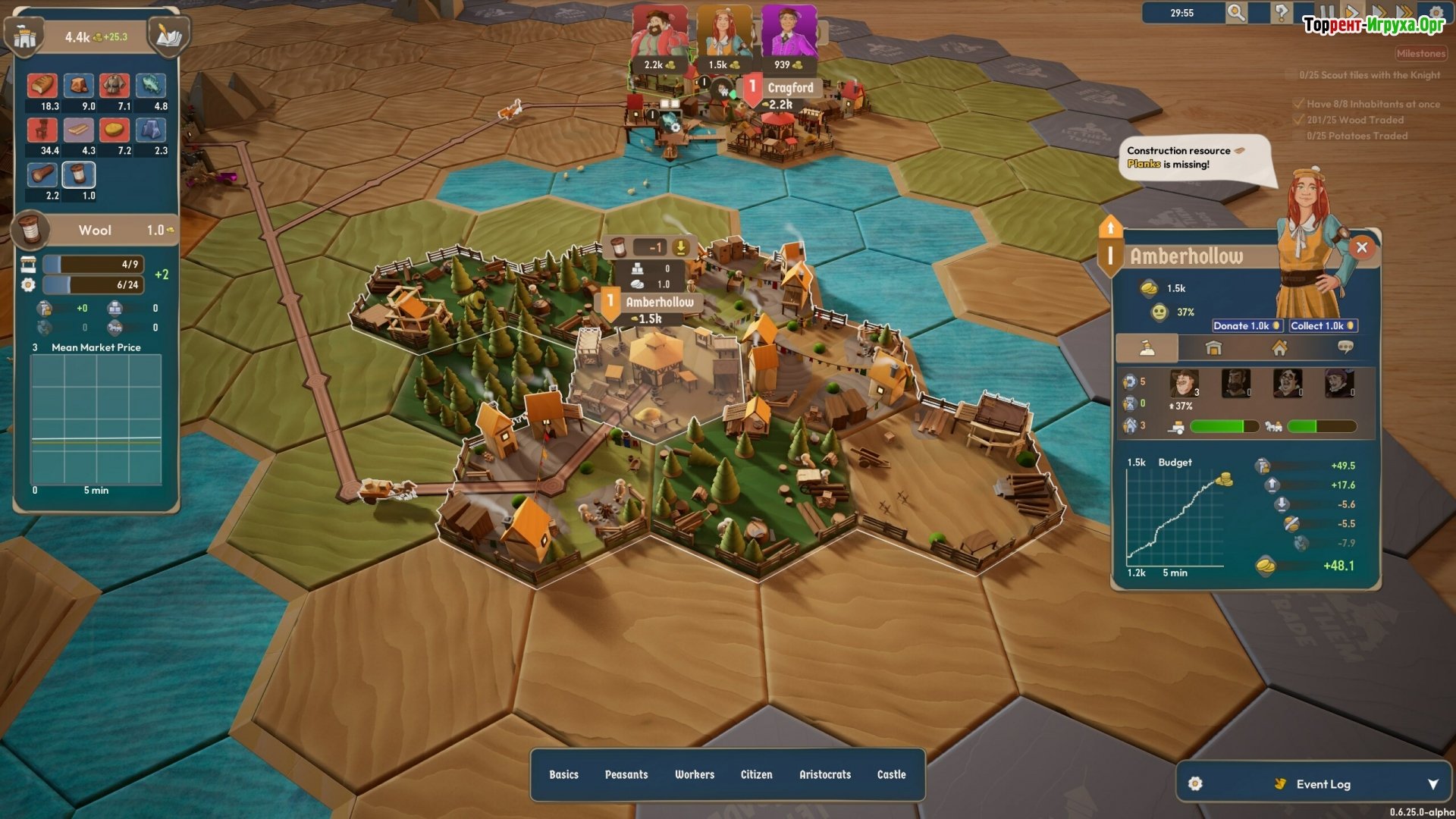1456x819 pixels.
Task: Expand the Event Log dropdown
Action: pos(1432,784)
